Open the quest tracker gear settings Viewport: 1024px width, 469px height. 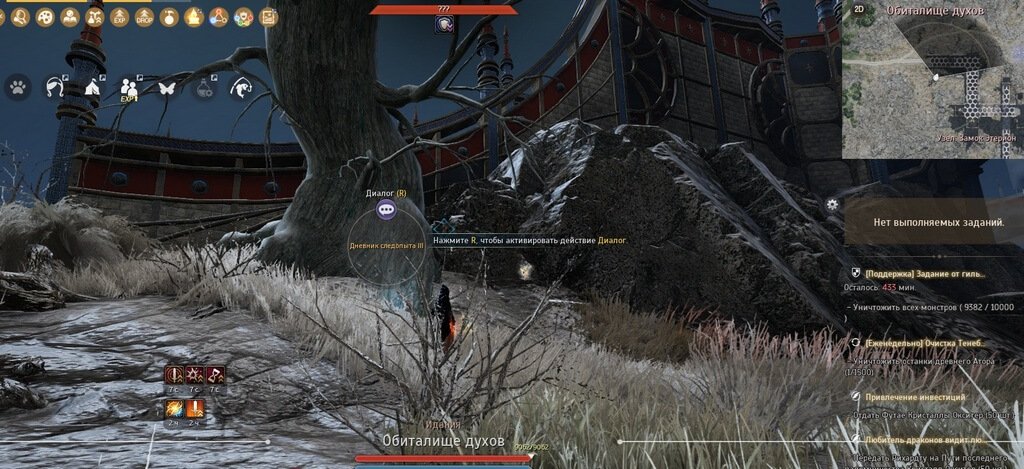coord(832,204)
